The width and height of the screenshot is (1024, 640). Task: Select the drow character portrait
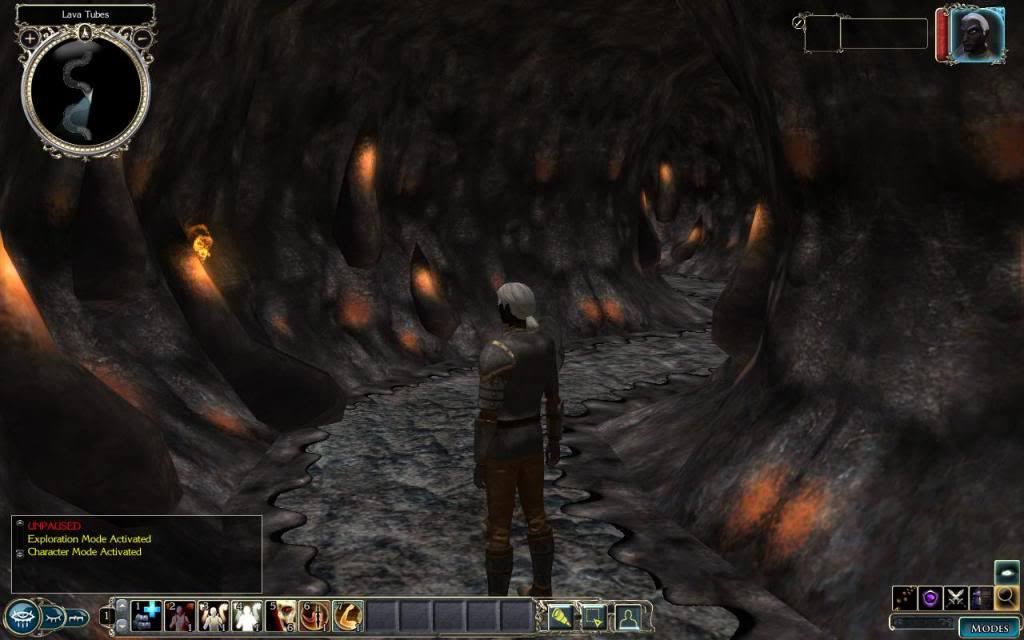click(962, 36)
